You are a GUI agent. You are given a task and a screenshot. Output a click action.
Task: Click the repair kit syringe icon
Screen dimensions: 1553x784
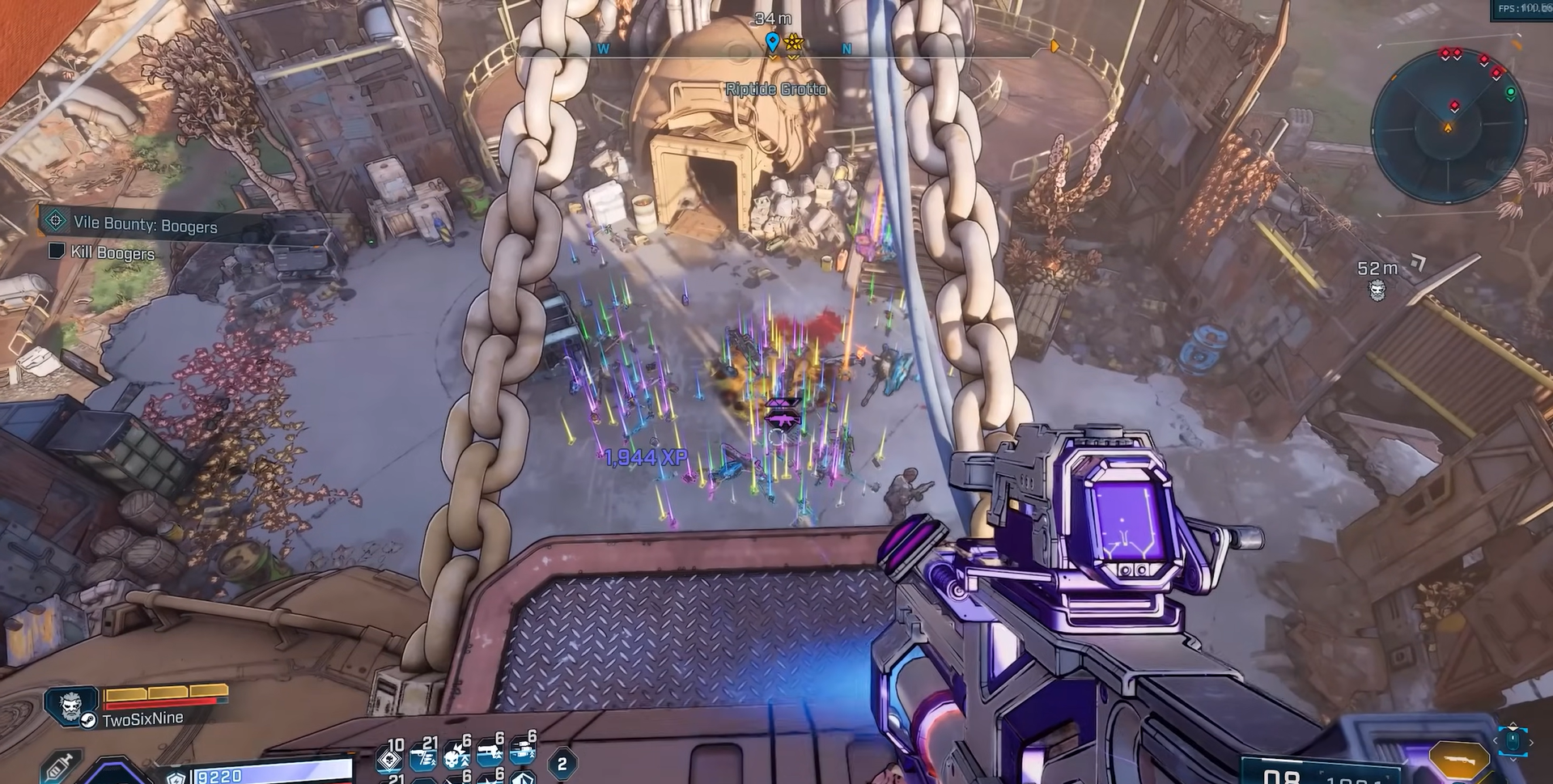(x=60, y=765)
